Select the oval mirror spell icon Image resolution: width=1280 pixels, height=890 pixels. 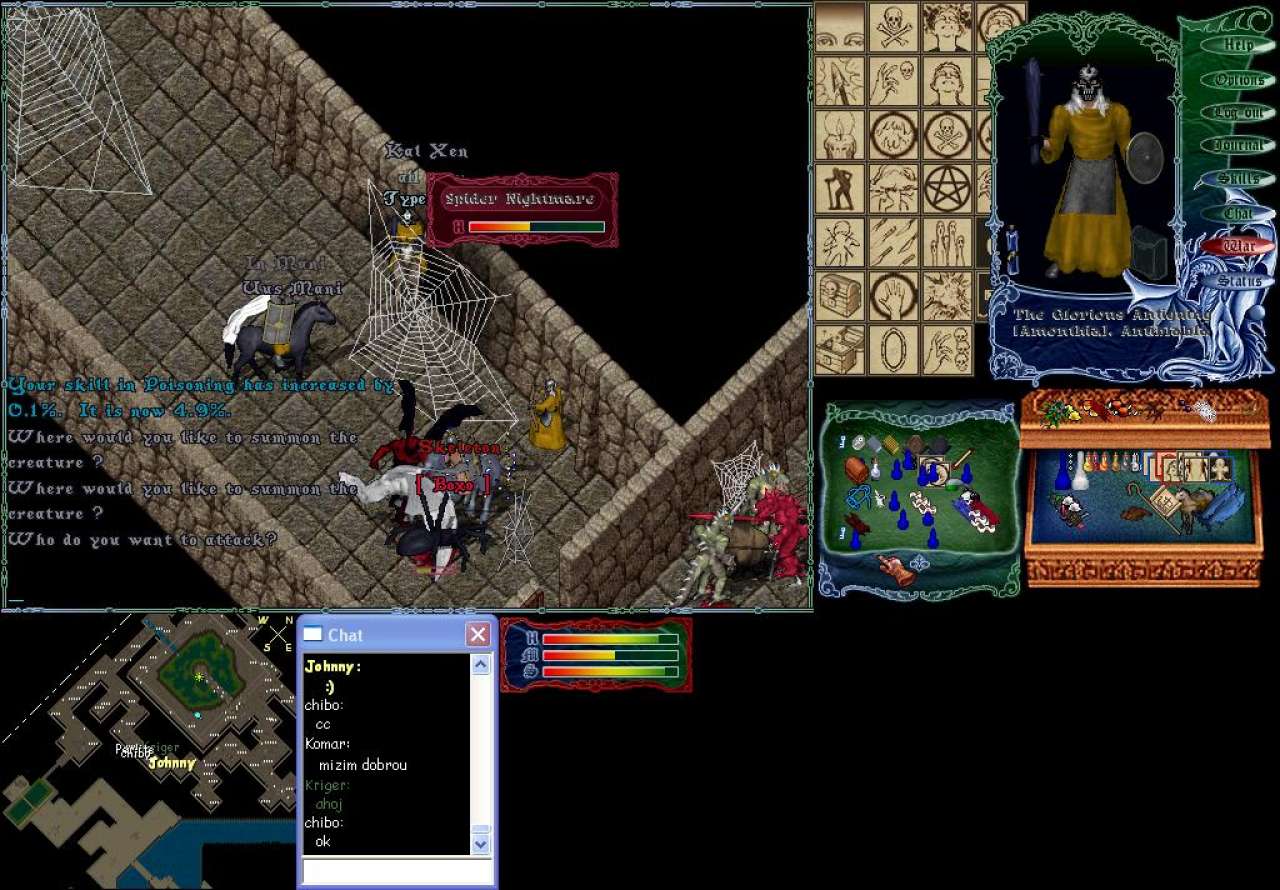[x=893, y=350]
